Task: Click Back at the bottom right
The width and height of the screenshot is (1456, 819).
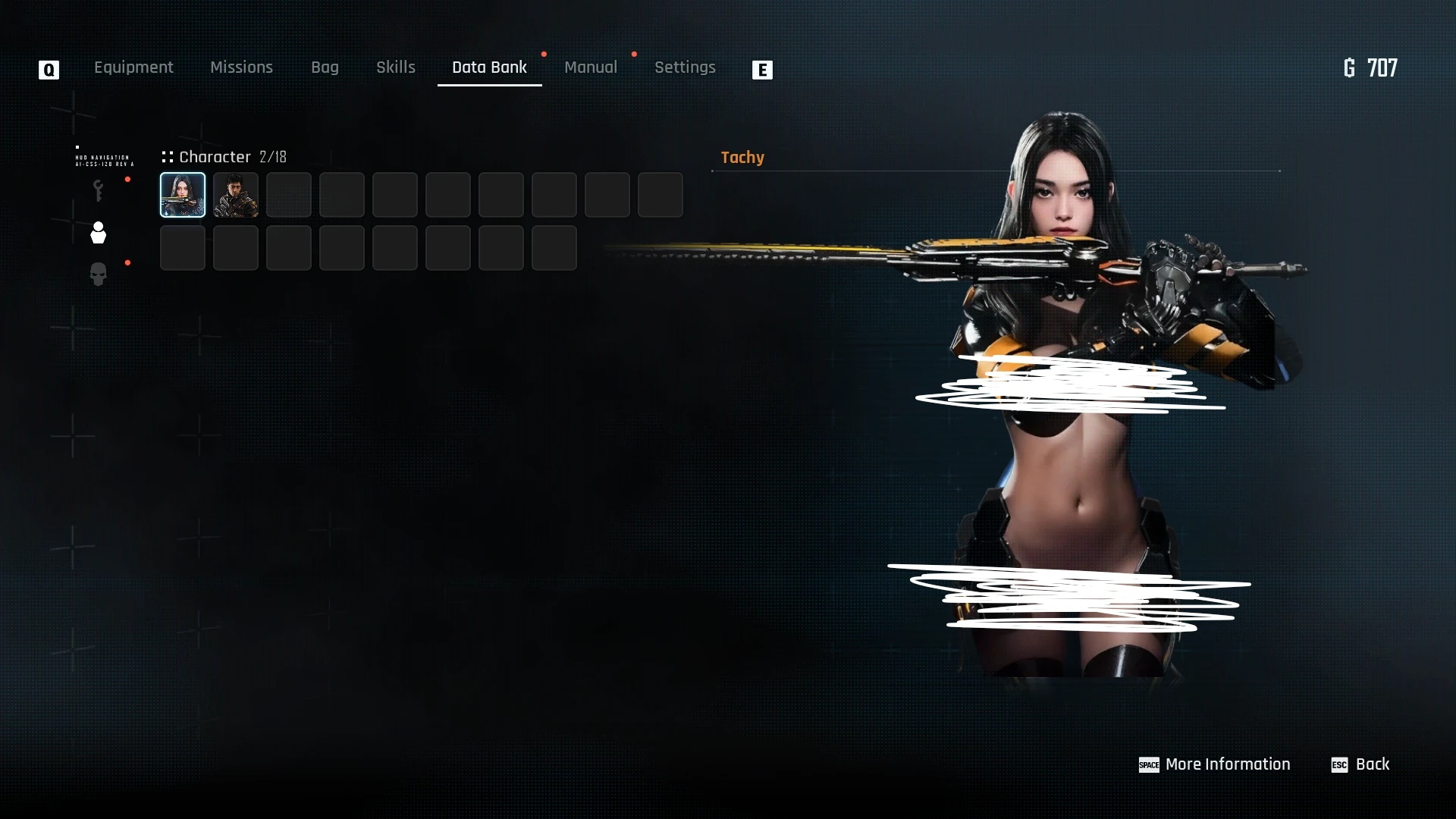Action: tap(1374, 764)
